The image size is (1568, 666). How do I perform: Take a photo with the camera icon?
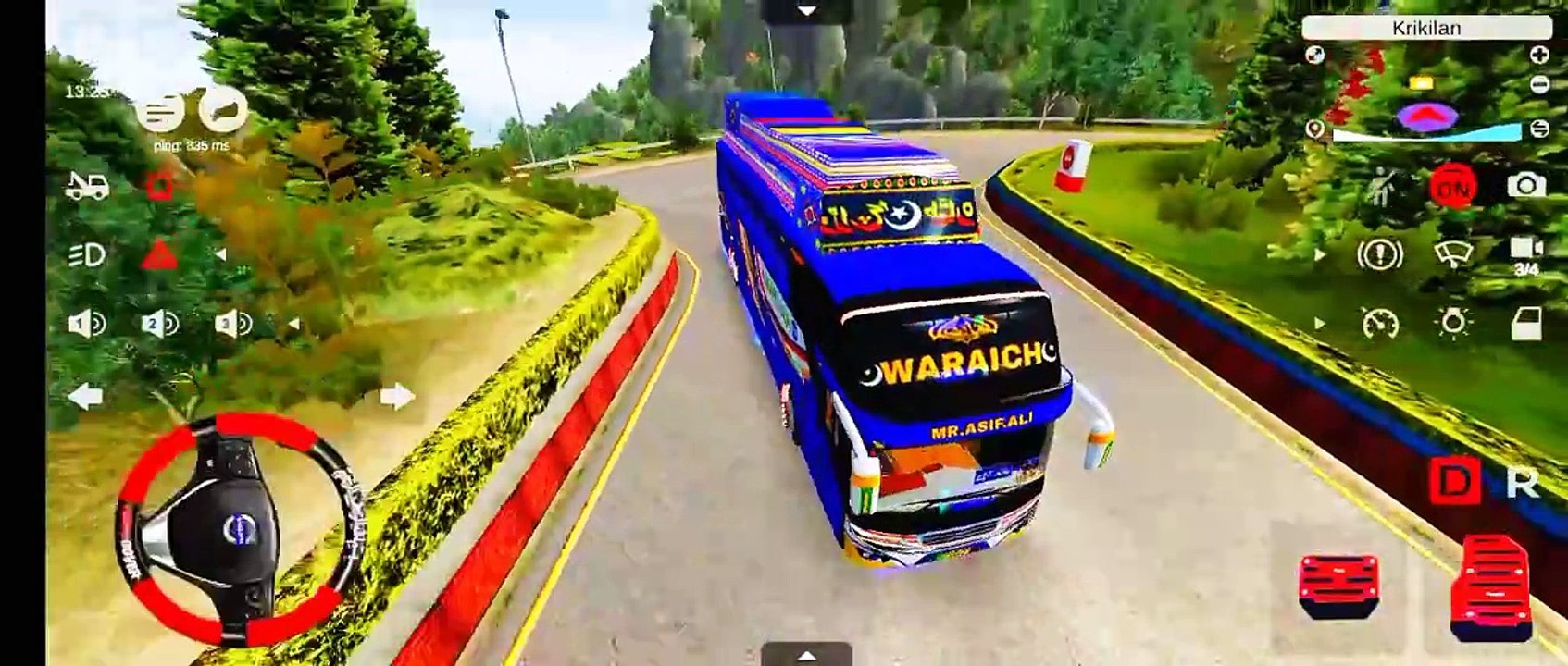(x=1525, y=186)
